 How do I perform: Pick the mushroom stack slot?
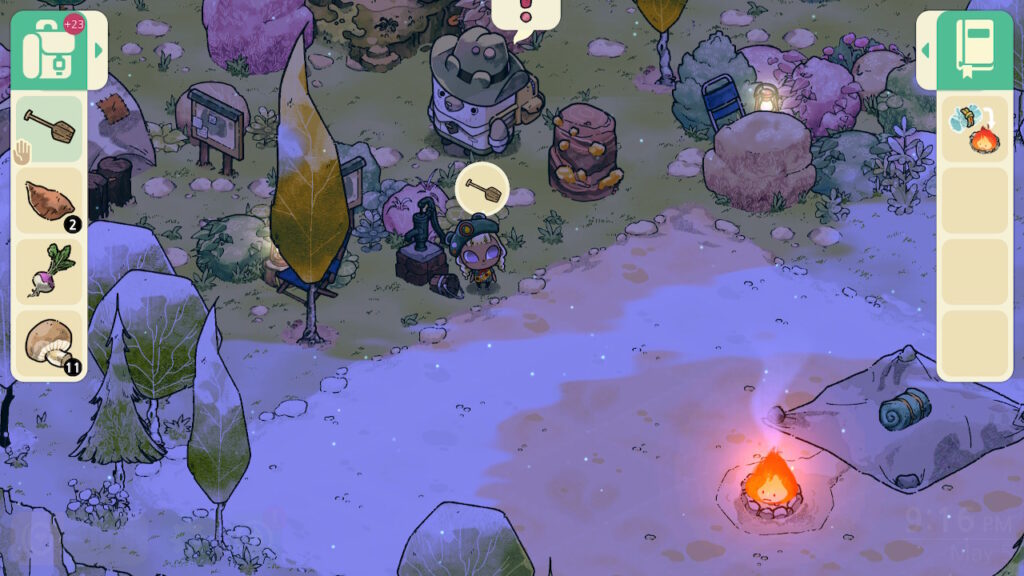pyautogui.click(x=49, y=344)
